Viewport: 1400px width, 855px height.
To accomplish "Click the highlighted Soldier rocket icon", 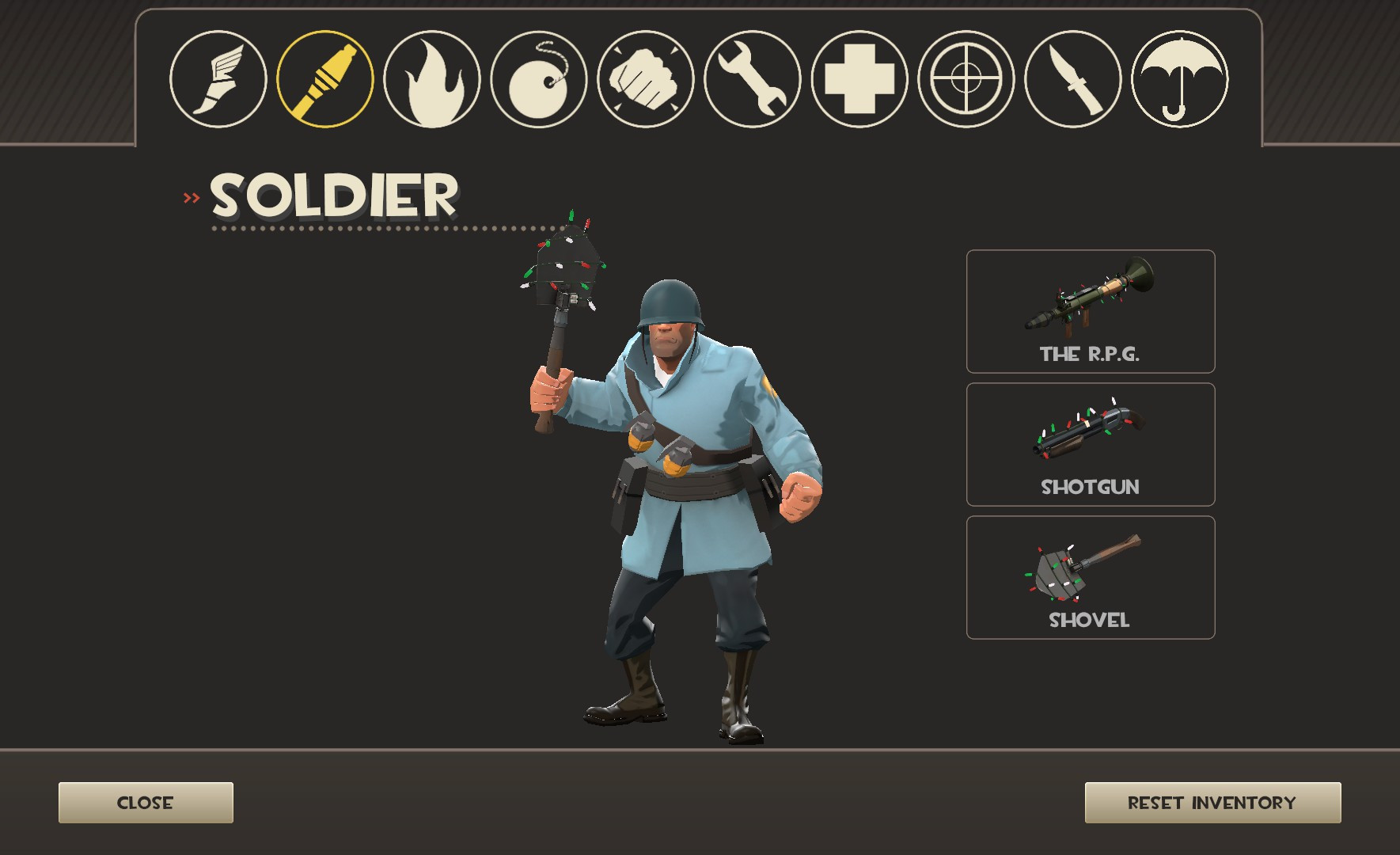I will pyautogui.click(x=326, y=79).
